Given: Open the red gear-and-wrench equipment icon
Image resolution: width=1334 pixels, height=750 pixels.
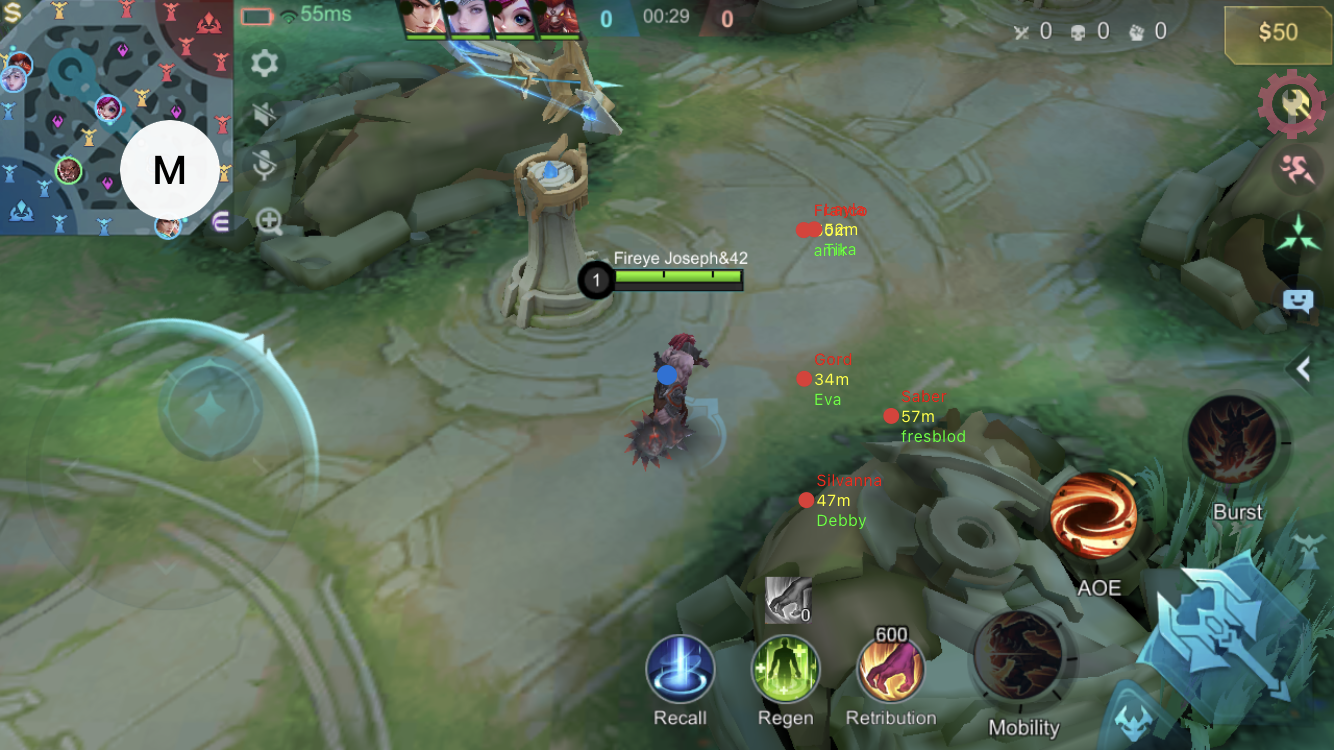Looking at the screenshot, I should pos(1291,103).
